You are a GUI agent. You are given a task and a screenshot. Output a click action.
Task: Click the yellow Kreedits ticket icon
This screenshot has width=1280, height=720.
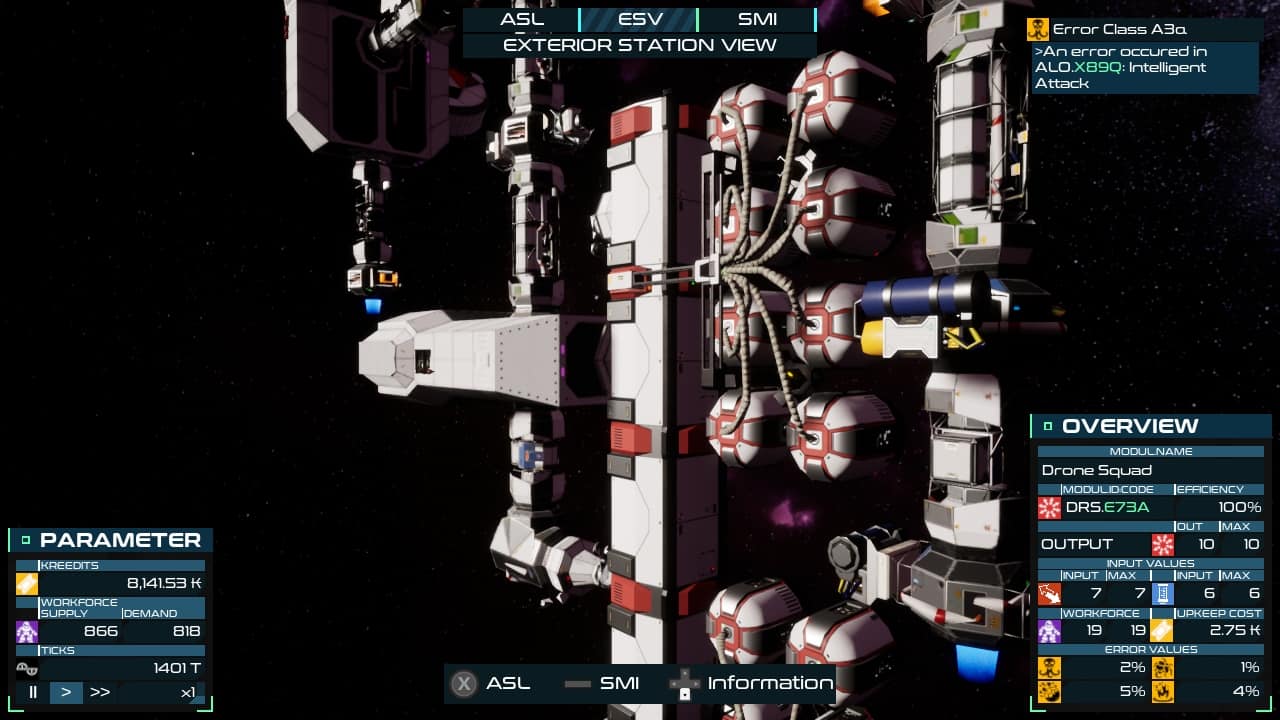click(x=27, y=583)
